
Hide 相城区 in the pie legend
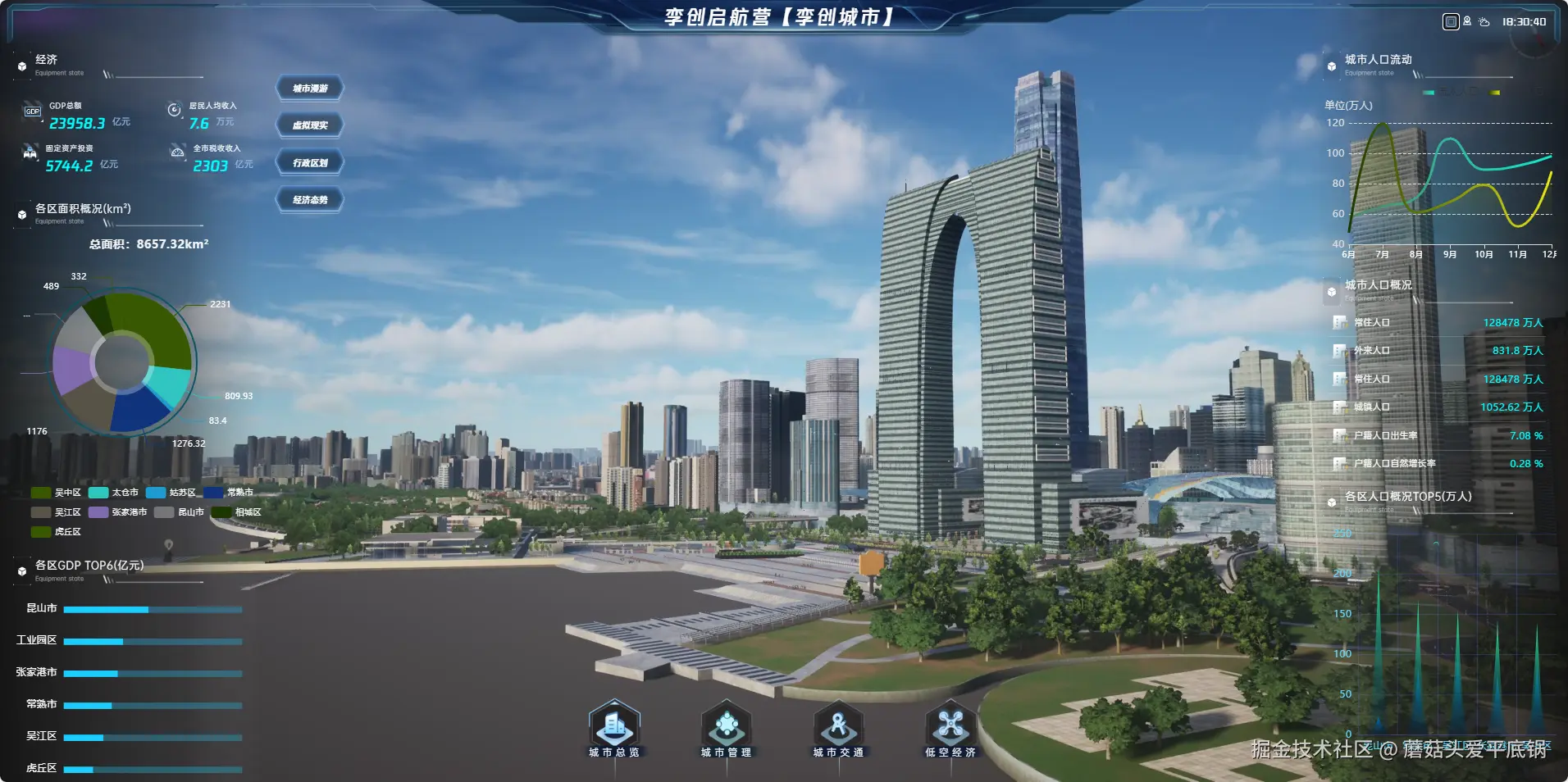click(x=237, y=512)
